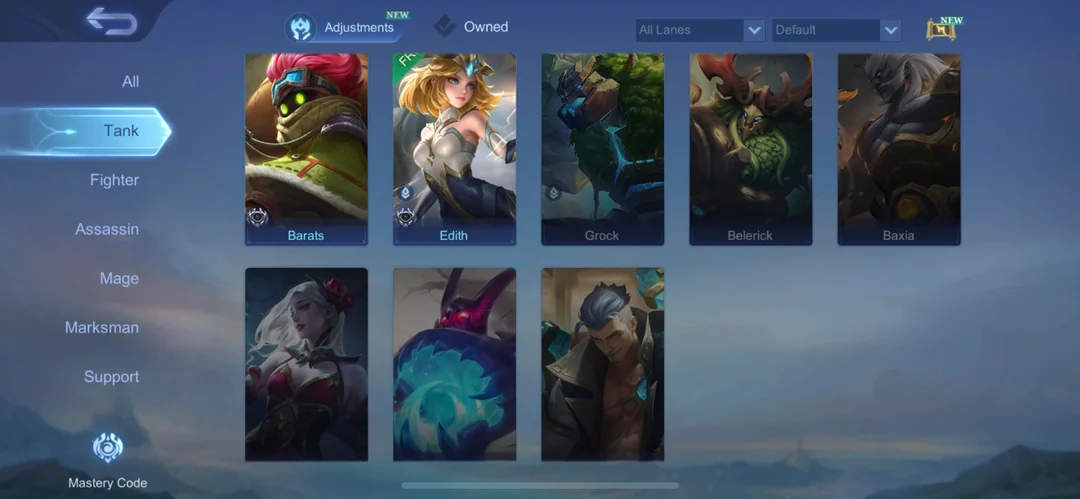Click the golden scroll icon marked NEW

pyautogui.click(x=941, y=29)
